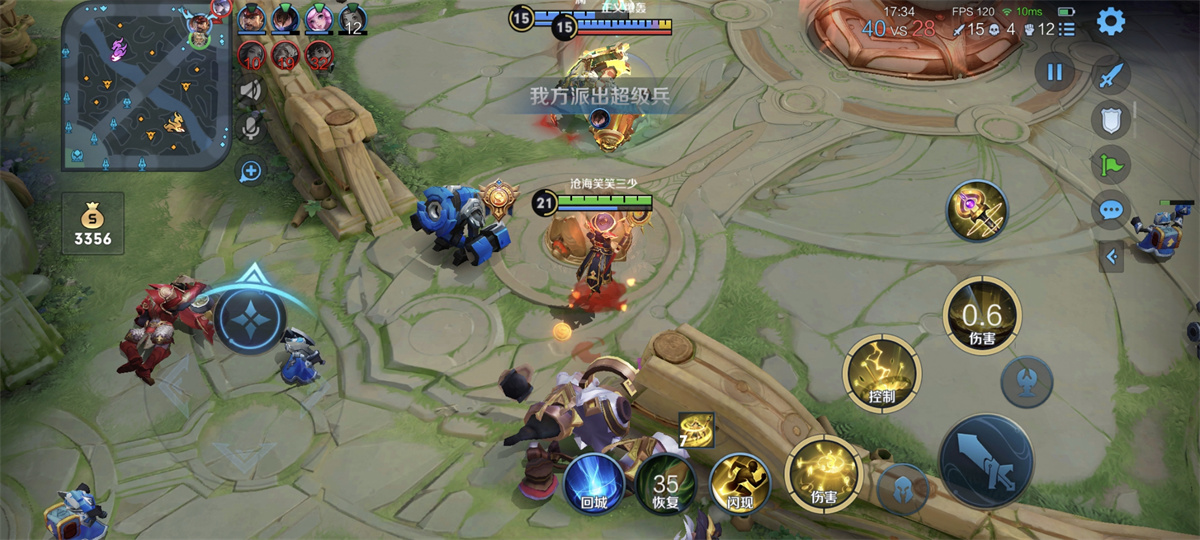This screenshot has height=540, width=1200.
Task: Send the defend signal with the shield icon
Action: coord(1111,121)
